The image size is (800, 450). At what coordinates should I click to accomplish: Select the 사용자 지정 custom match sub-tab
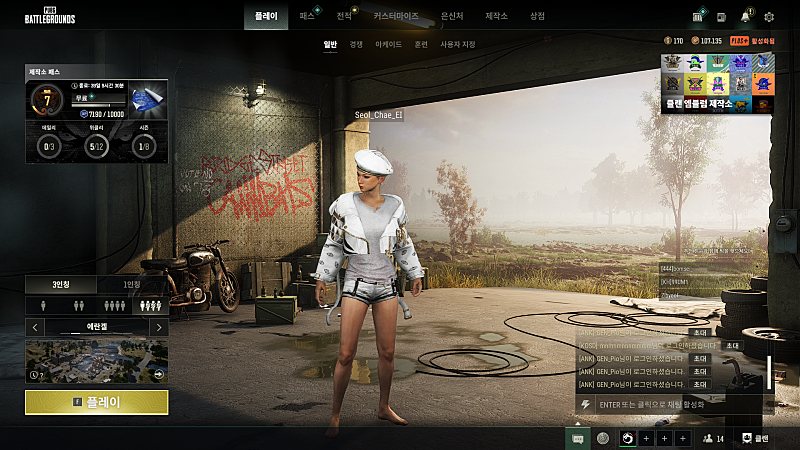[x=458, y=45]
